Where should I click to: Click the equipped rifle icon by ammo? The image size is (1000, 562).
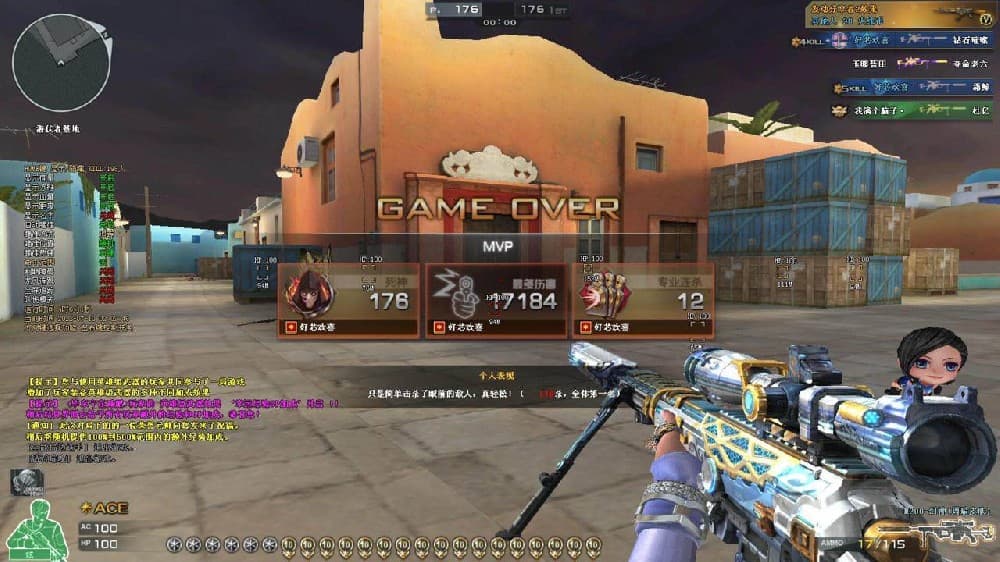pos(956,533)
